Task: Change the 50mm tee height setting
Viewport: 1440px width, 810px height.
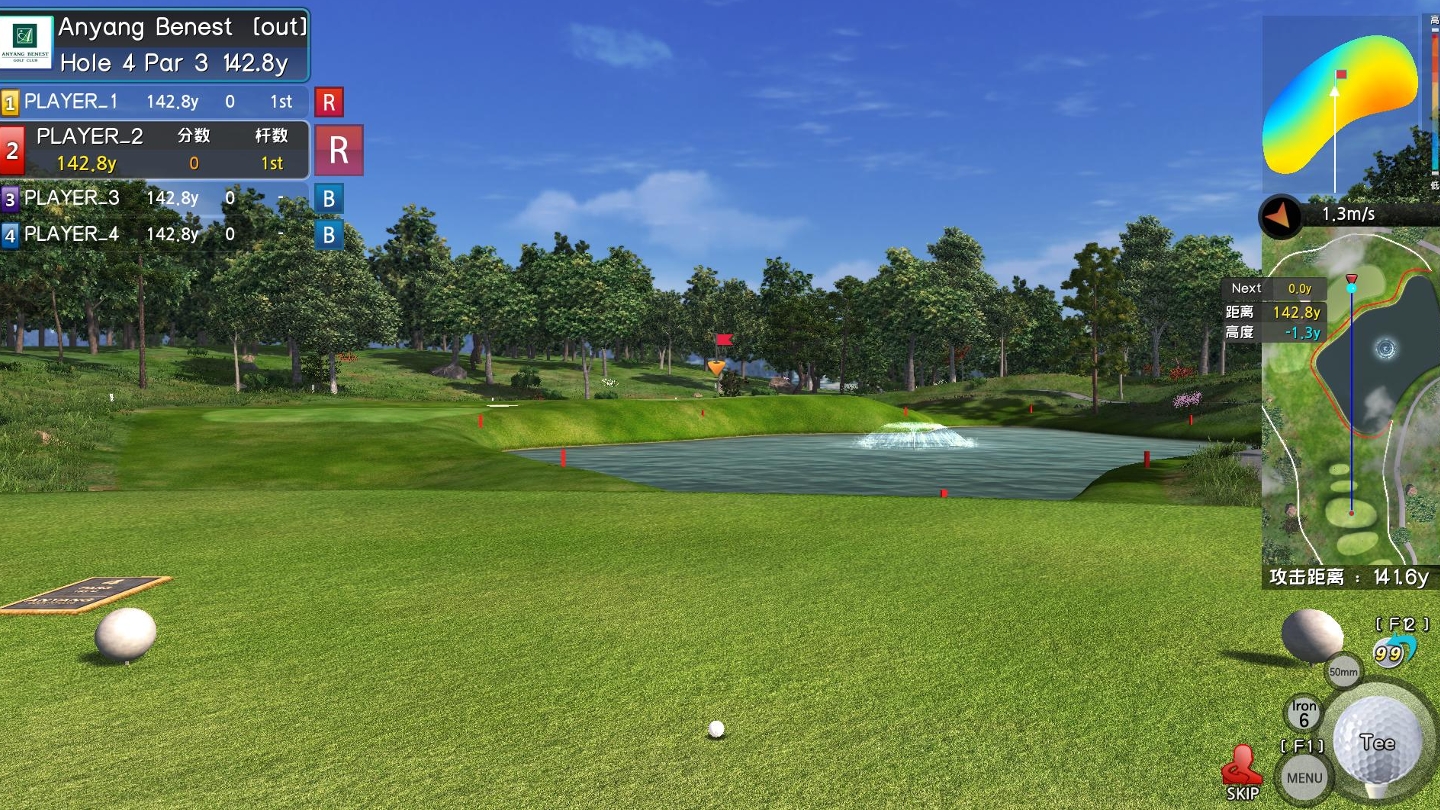Action: click(x=1343, y=671)
